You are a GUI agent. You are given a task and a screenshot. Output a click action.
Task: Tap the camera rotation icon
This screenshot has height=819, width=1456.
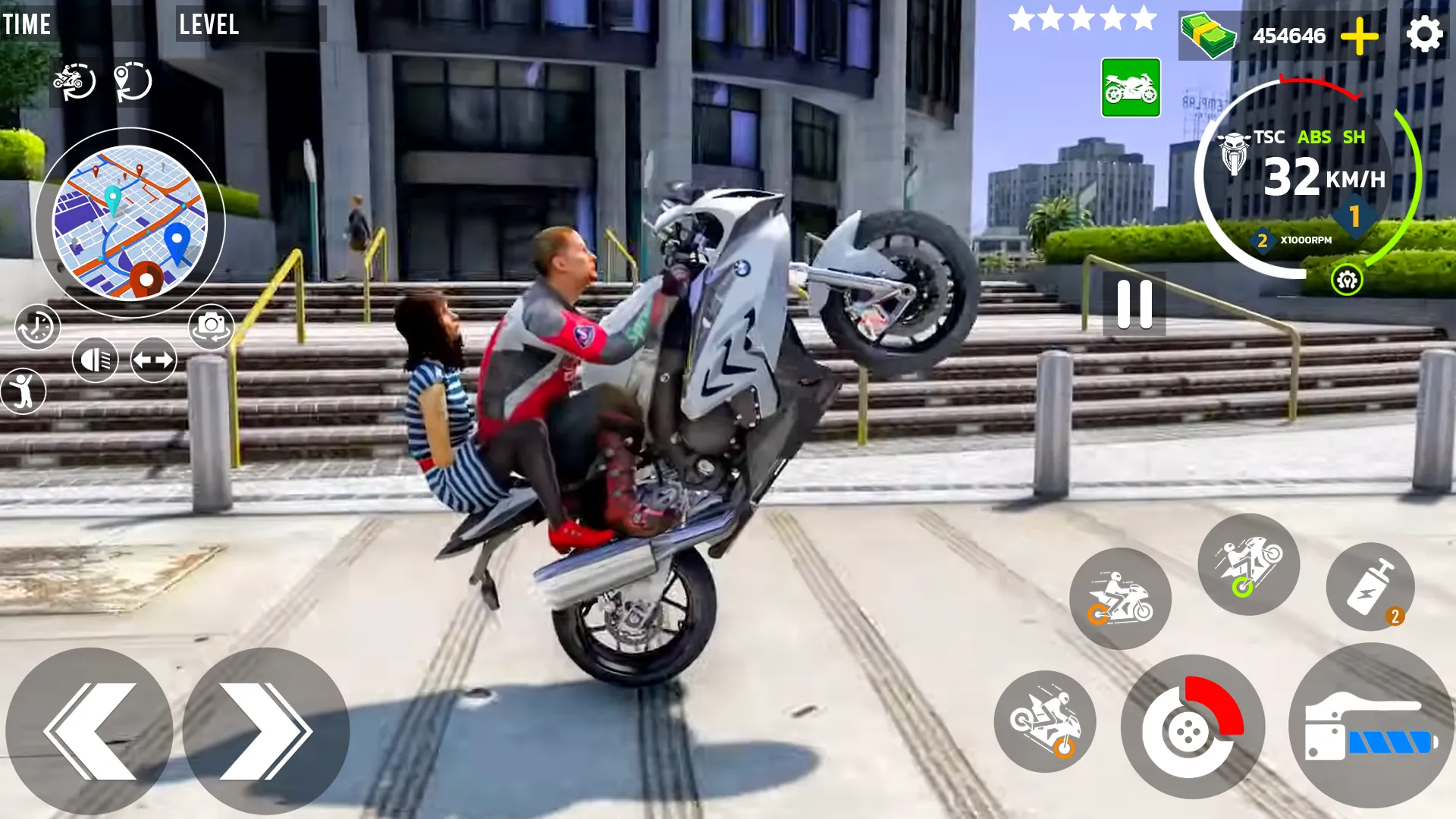pyautogui.click(x=212, y=327)
